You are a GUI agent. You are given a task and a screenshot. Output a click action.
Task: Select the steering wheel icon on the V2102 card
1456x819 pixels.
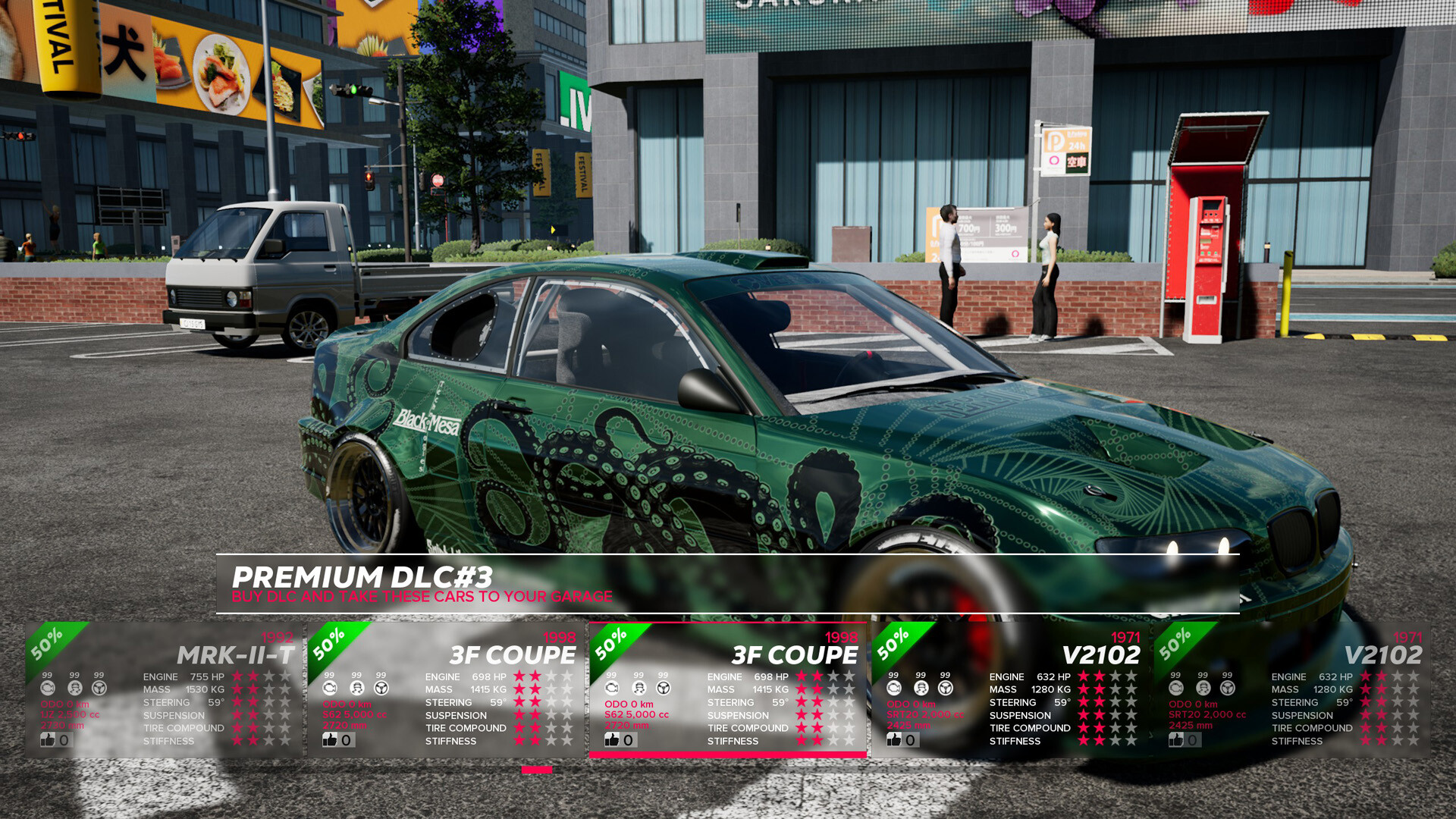click(945, 689)
